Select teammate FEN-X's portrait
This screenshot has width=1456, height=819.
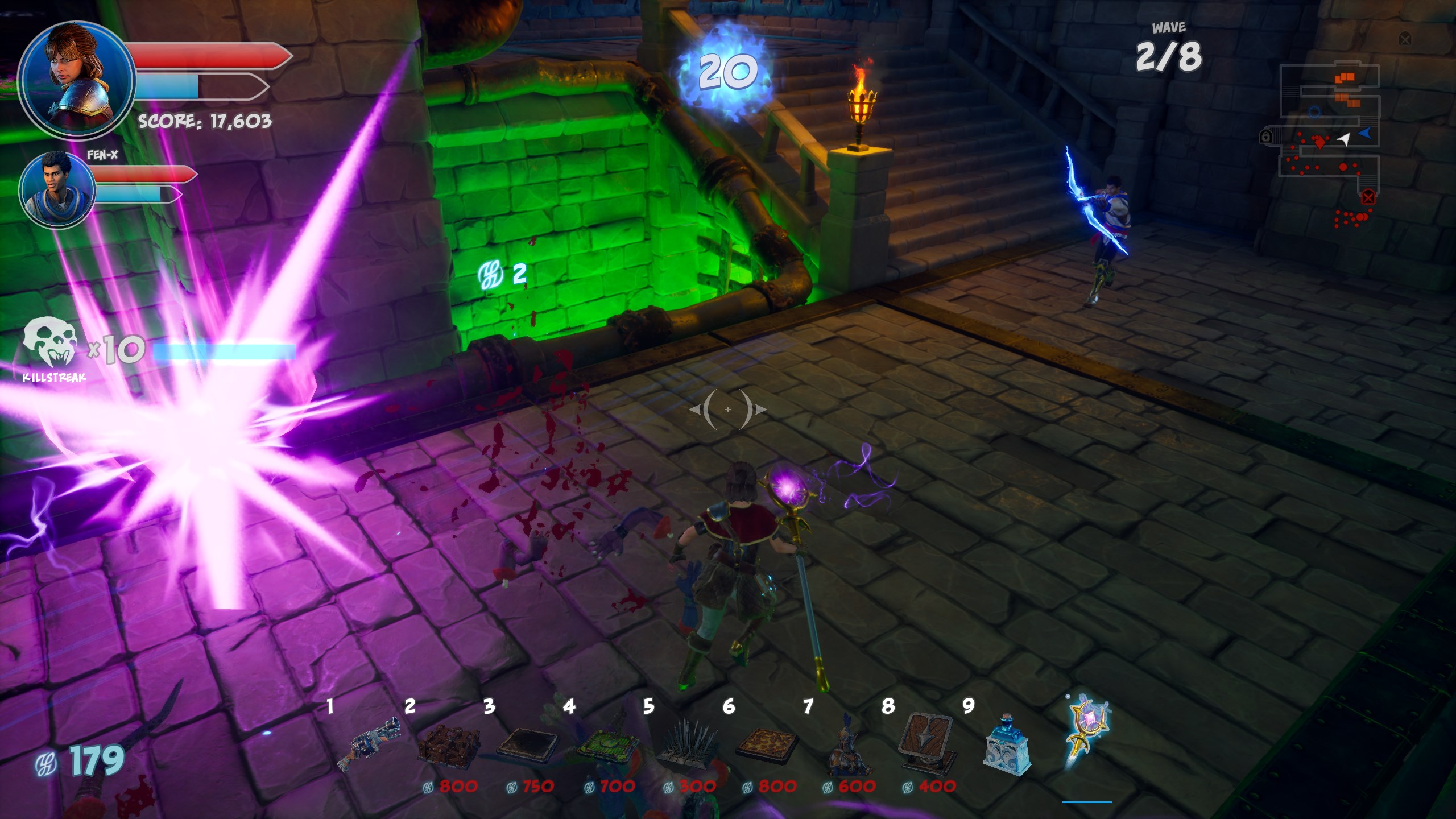click(x=57, y=189)
